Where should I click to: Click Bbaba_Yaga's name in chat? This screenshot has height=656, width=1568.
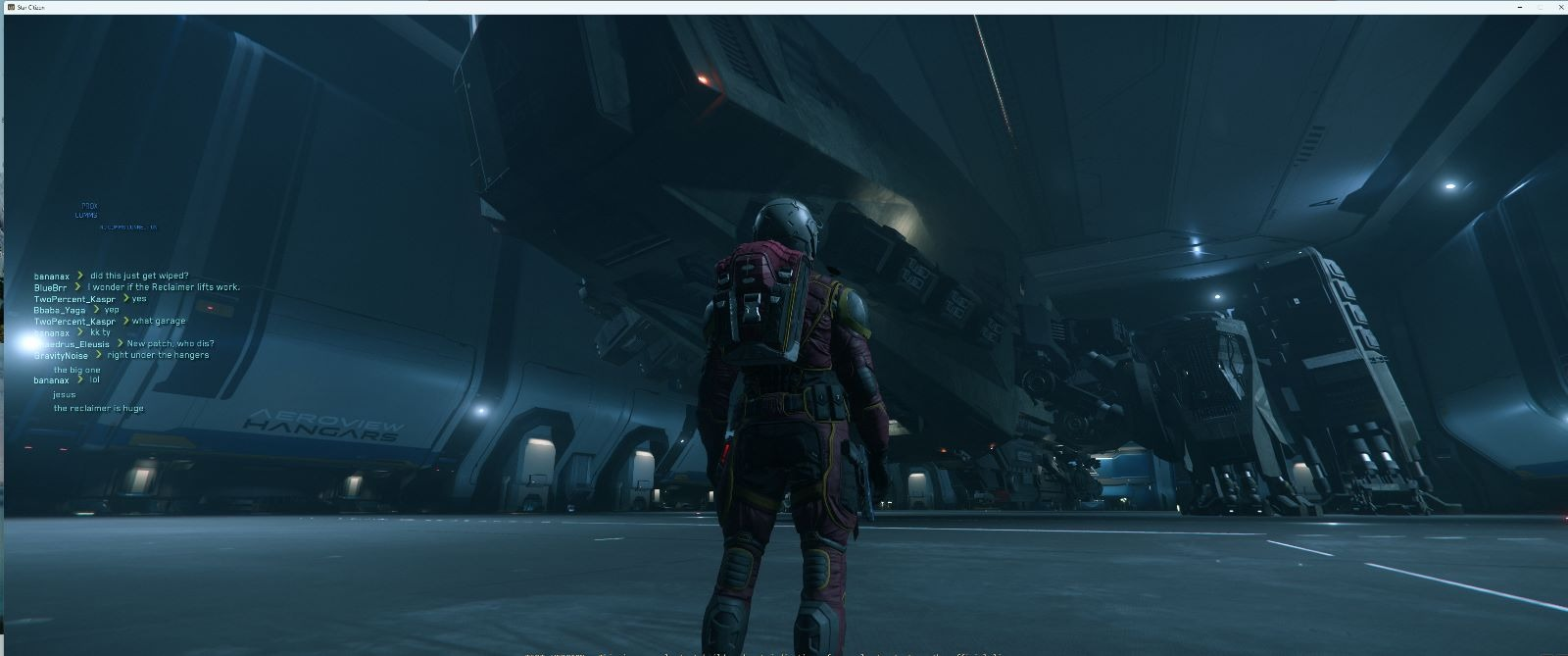pyautogui.click(x=60, y=310)
